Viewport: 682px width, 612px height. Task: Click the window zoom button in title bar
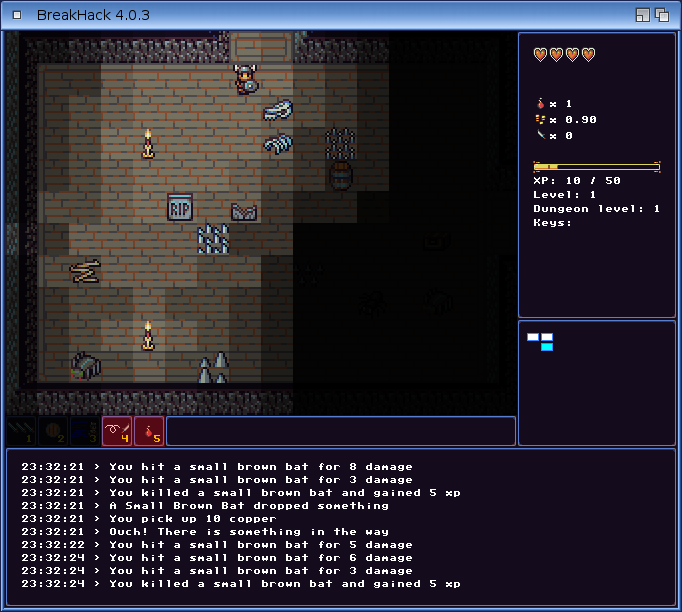pyautogui.click(x=643, y=15)
